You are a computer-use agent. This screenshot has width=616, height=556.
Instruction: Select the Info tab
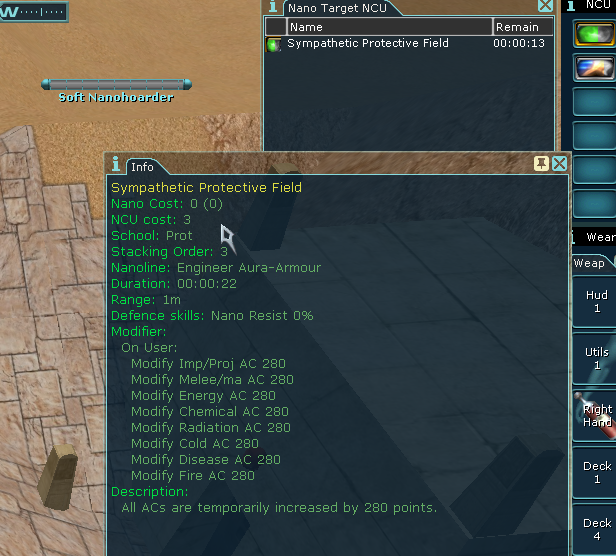click(142, 166)
